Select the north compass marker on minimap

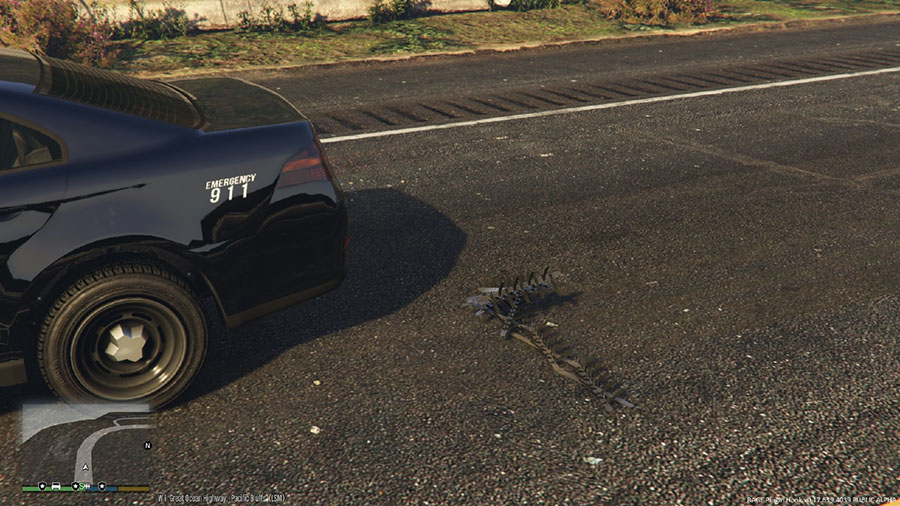(x=148, y=445)
